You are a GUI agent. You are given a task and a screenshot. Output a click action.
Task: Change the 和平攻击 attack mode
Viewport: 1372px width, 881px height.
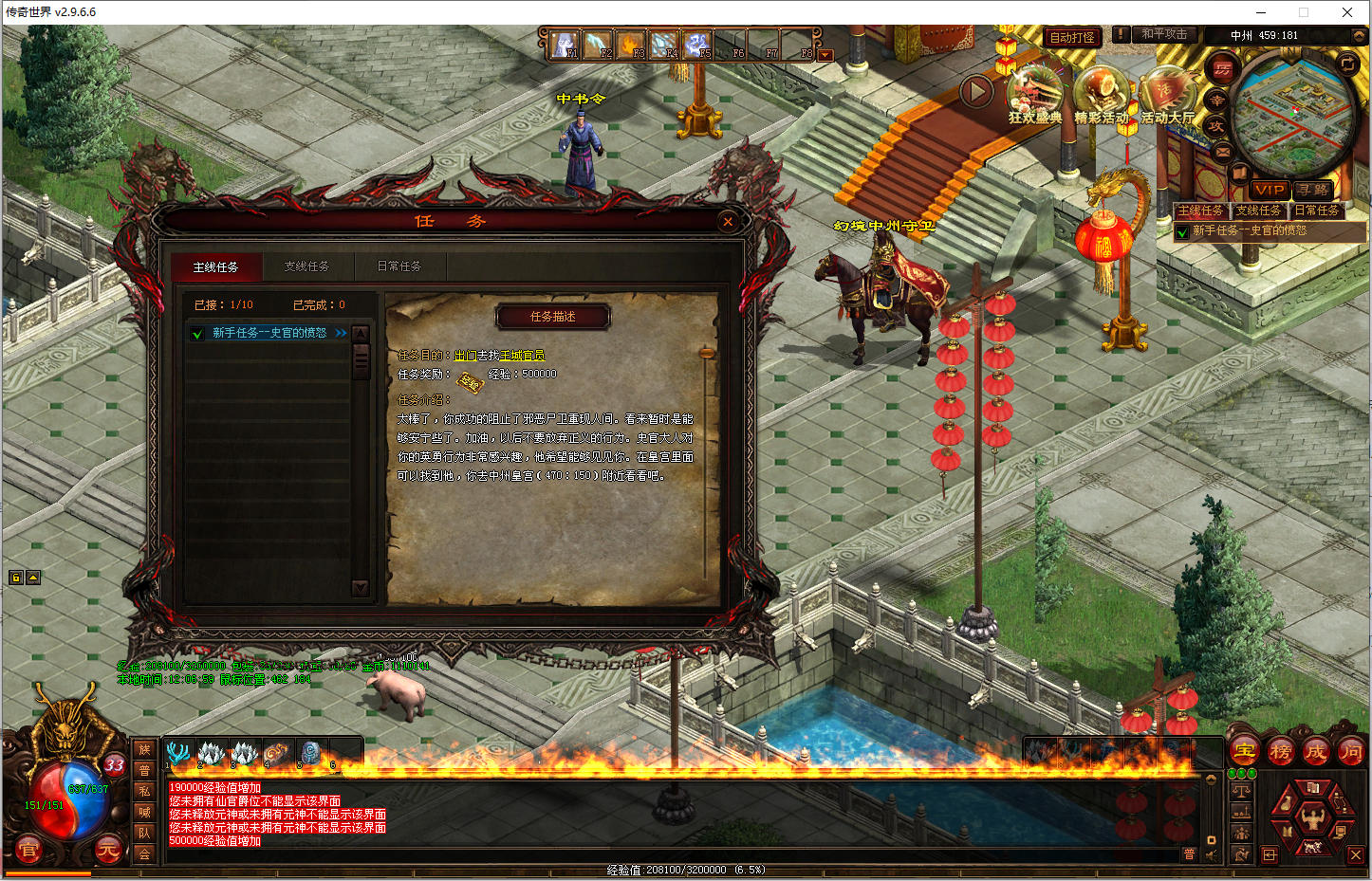1164,34
